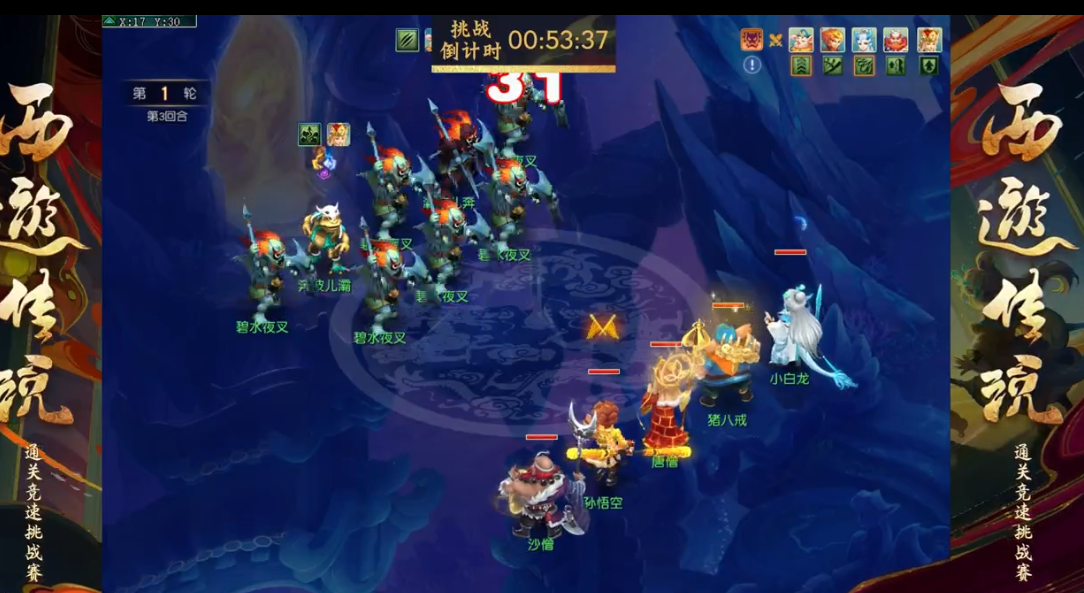Activate the green branch skill icon
This screenshot has height=593, width=1084.
point(833,66)
